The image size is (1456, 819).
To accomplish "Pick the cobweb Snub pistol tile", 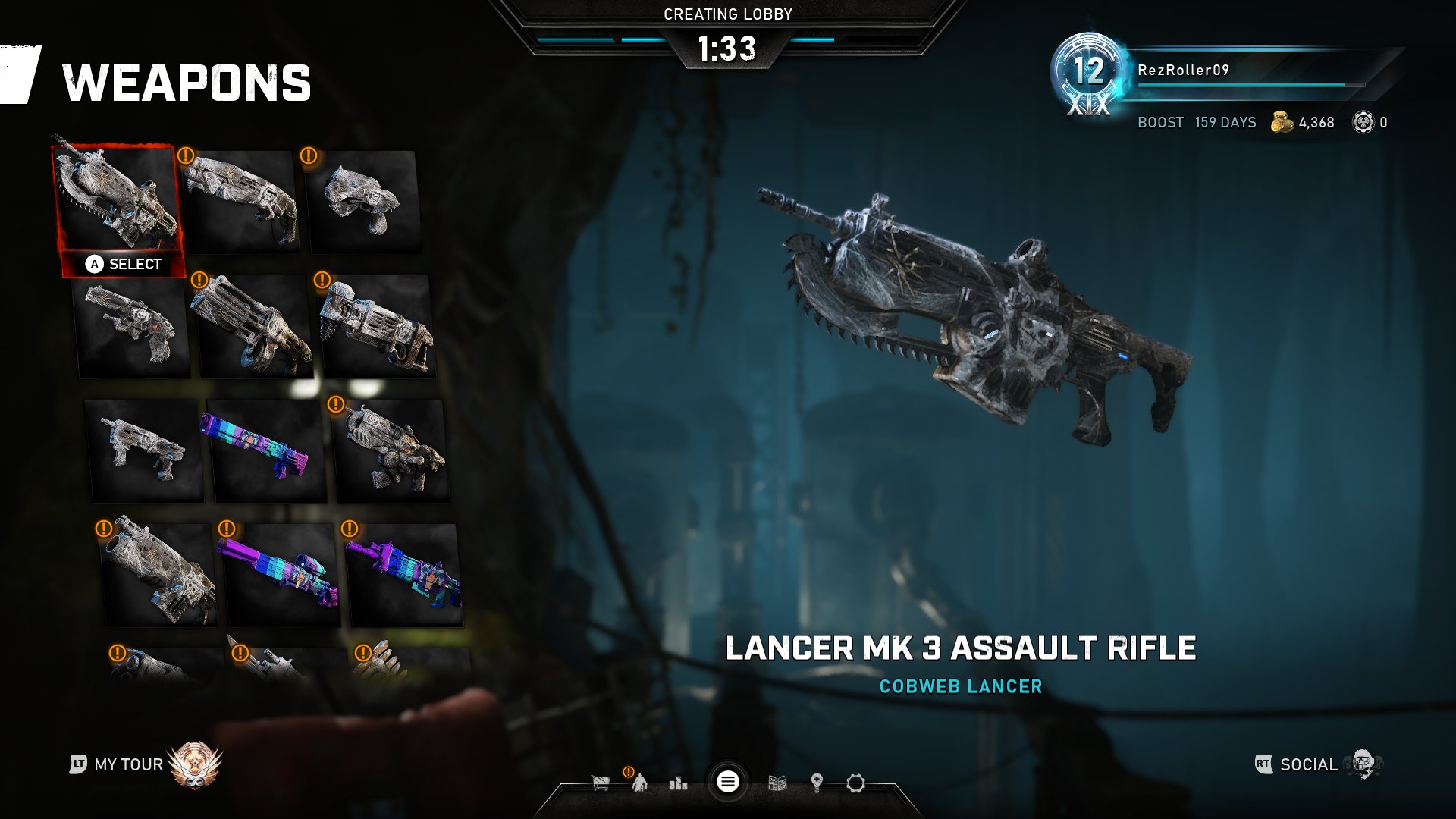I will (364, 200).
